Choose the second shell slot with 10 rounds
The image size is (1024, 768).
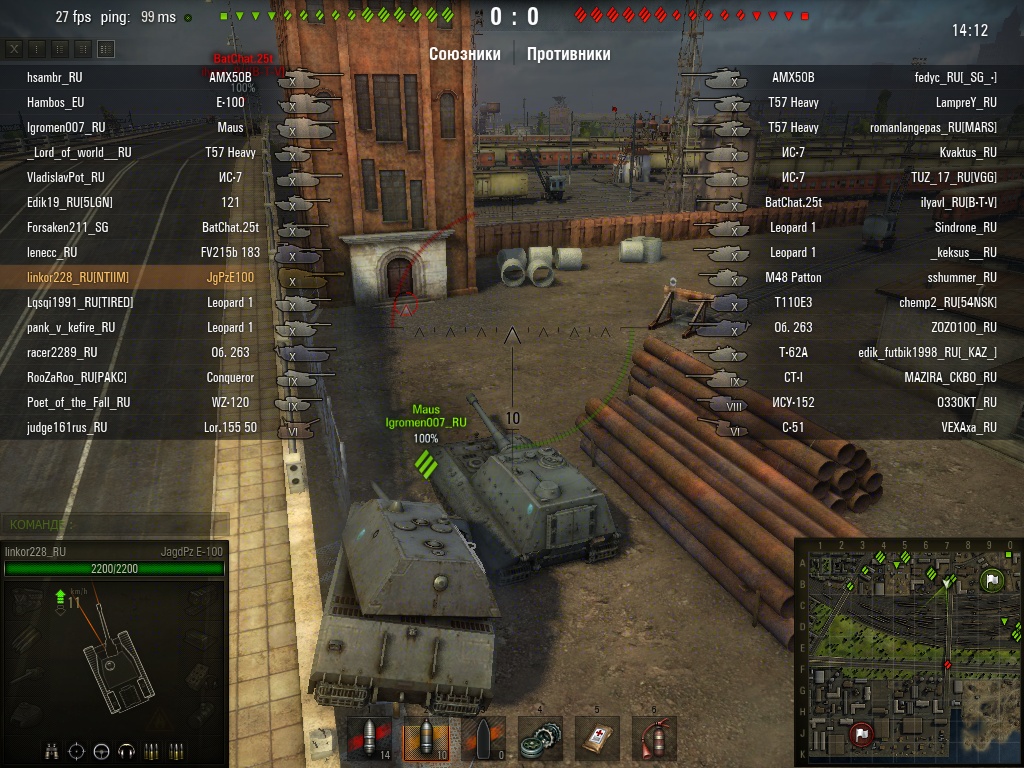[x=425, y=739]
